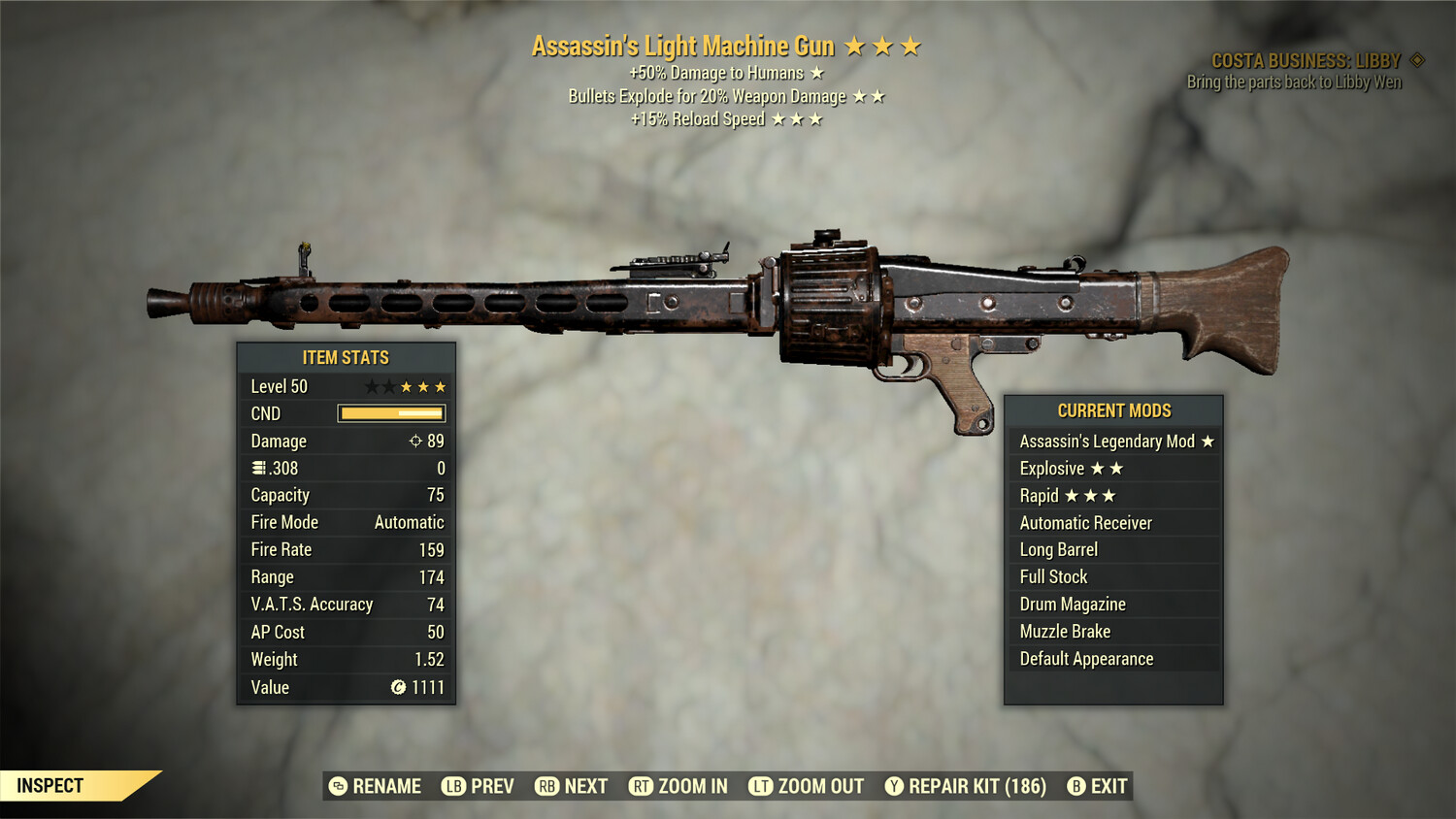Click the RB button icon beside Next
The height and width of the screenshot is (819, 1456).
pos(548,786)
